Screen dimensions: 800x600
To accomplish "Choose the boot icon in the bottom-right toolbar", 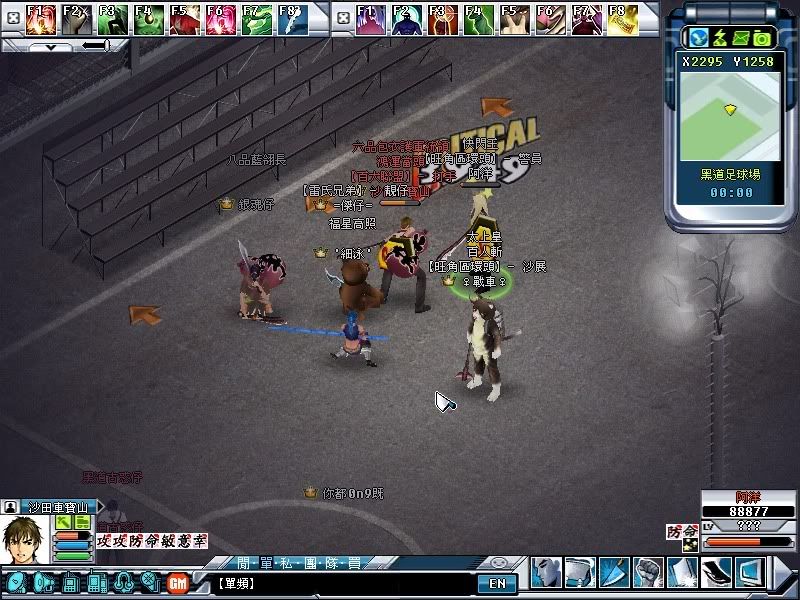I will point(717,573).
